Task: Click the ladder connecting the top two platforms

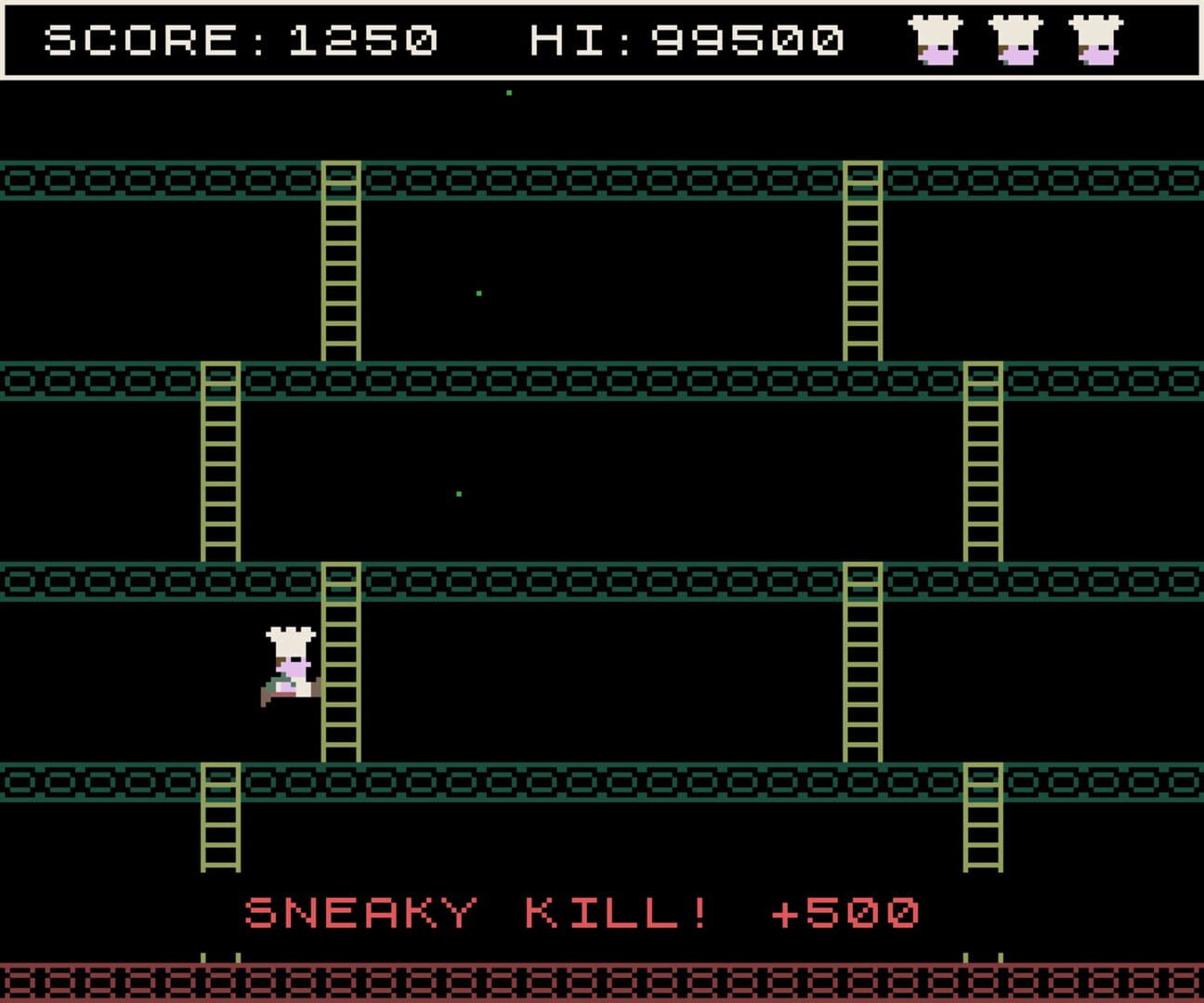Action: click(341, 265)
